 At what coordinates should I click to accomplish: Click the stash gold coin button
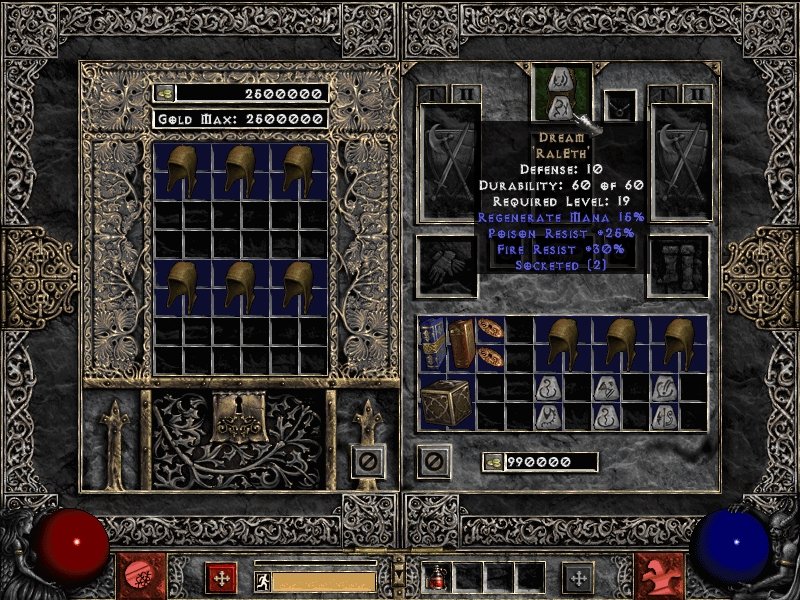pos(164,93)
